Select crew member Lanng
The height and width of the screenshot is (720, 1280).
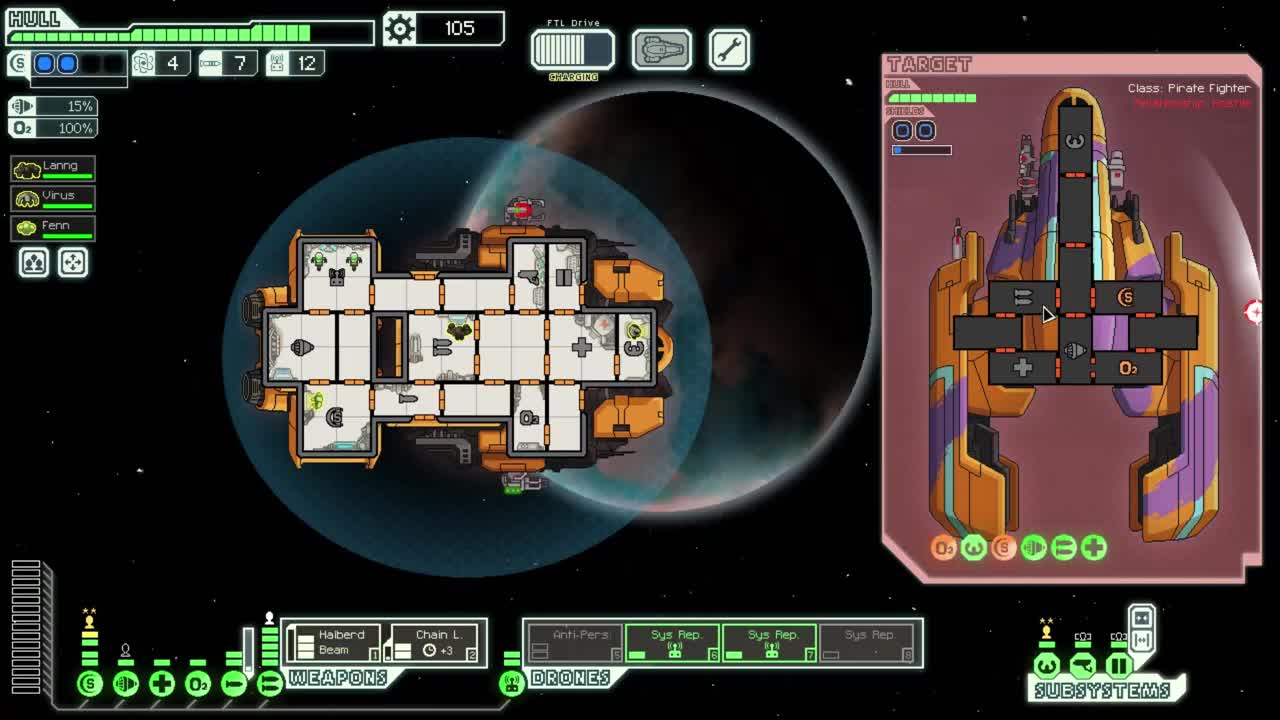(x=52, y=168)
